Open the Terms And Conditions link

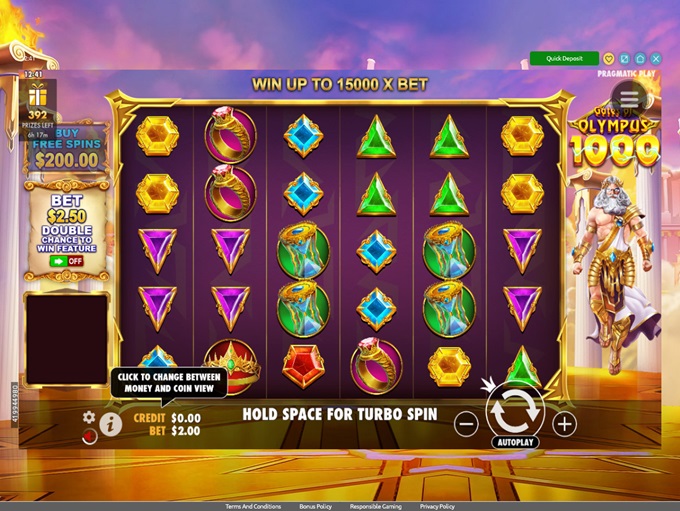coord(253,507)
